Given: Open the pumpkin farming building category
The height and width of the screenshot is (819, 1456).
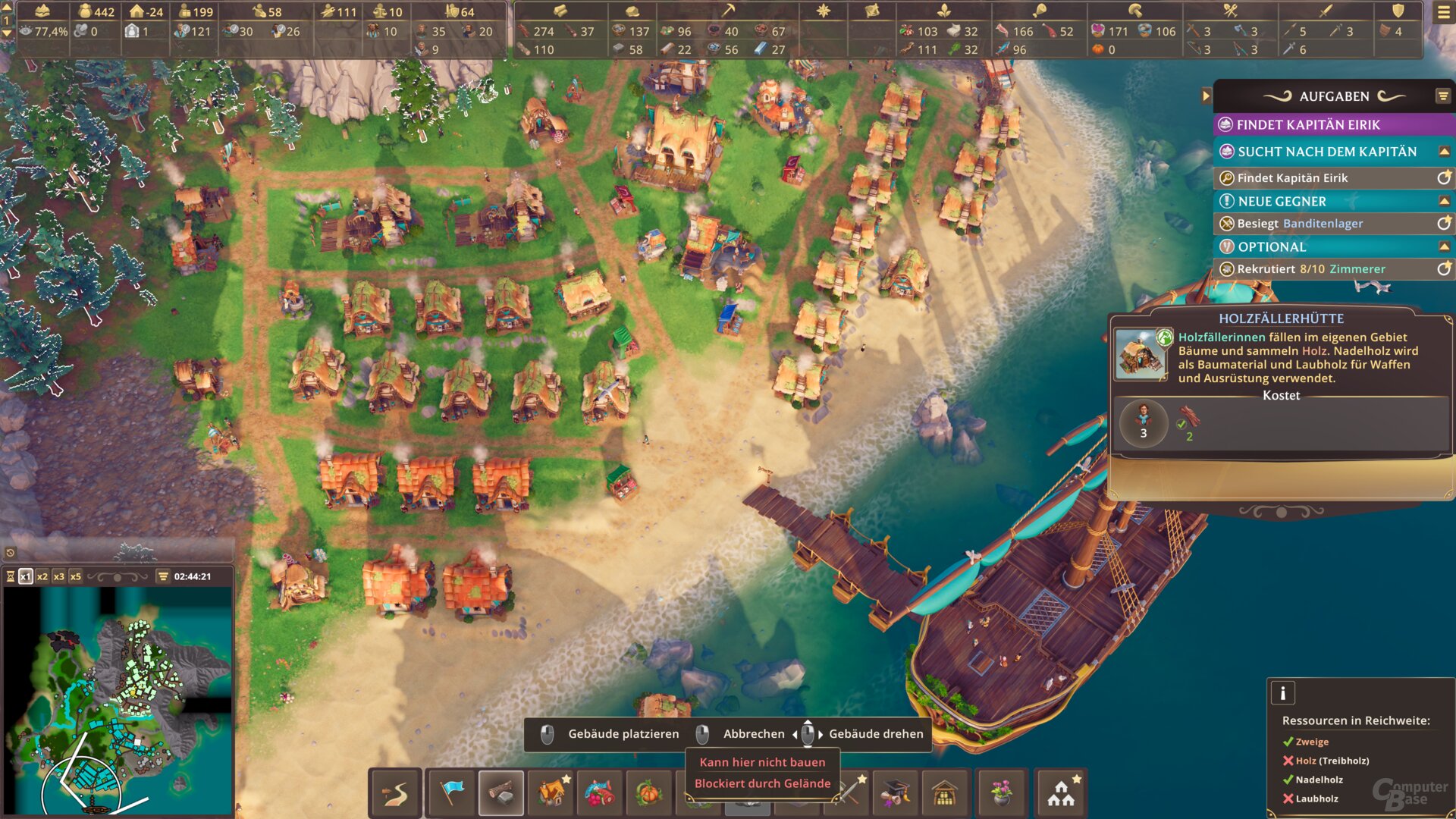Looking at the screenshot, I should click(x=649, y=793).
